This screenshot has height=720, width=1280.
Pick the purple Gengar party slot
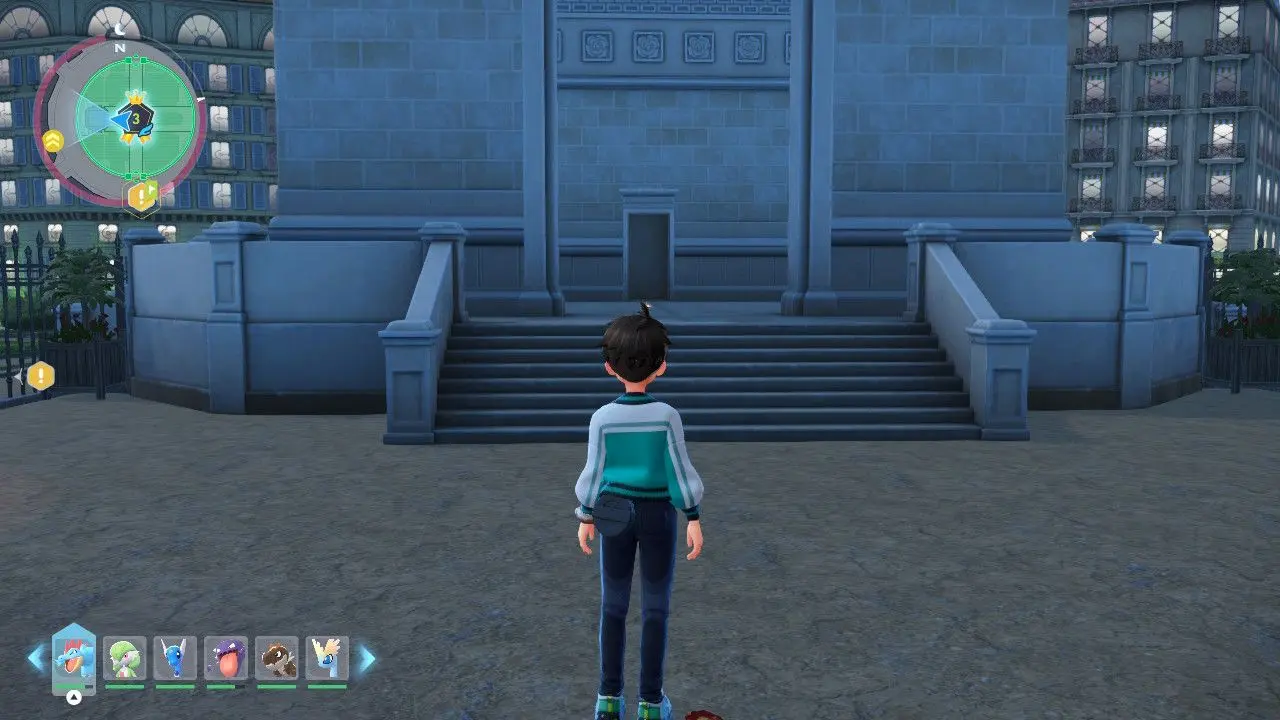tap(226, 659)
